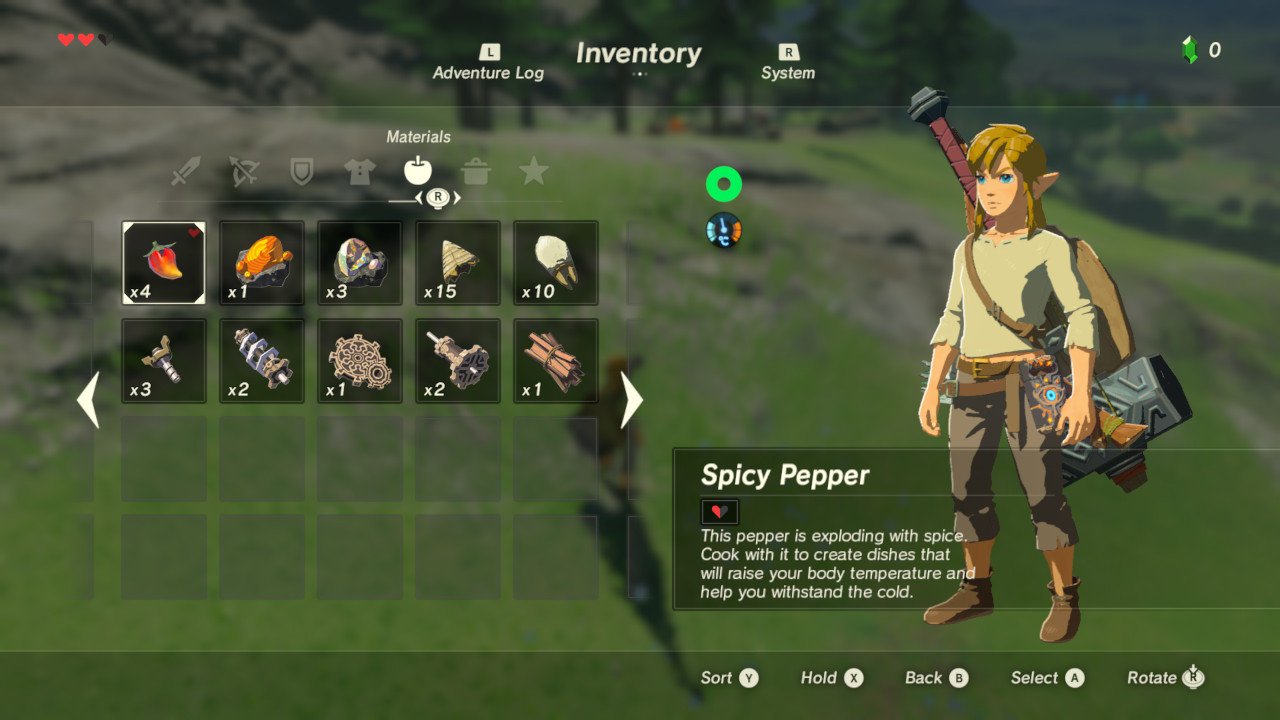The image size is (1280, 720).
Task: Switch to the shields tab
Action: (x=301, y=172)
